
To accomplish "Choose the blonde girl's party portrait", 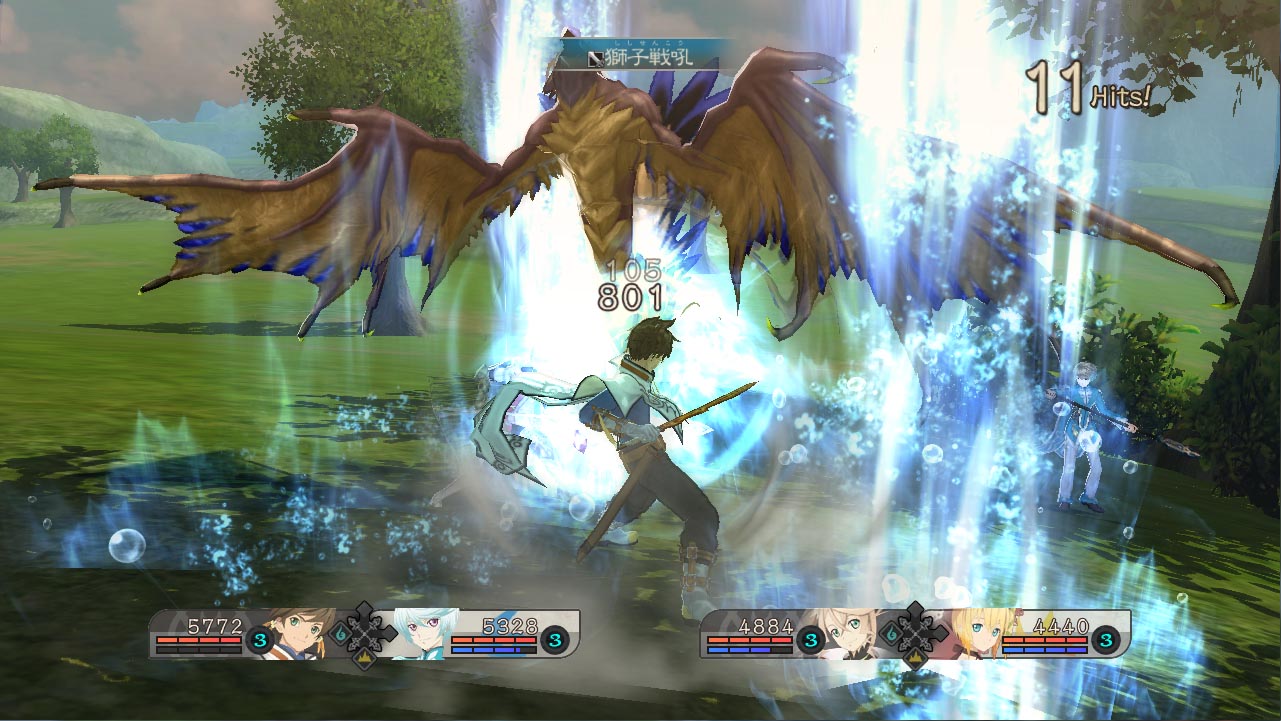I will coord(972,633).
